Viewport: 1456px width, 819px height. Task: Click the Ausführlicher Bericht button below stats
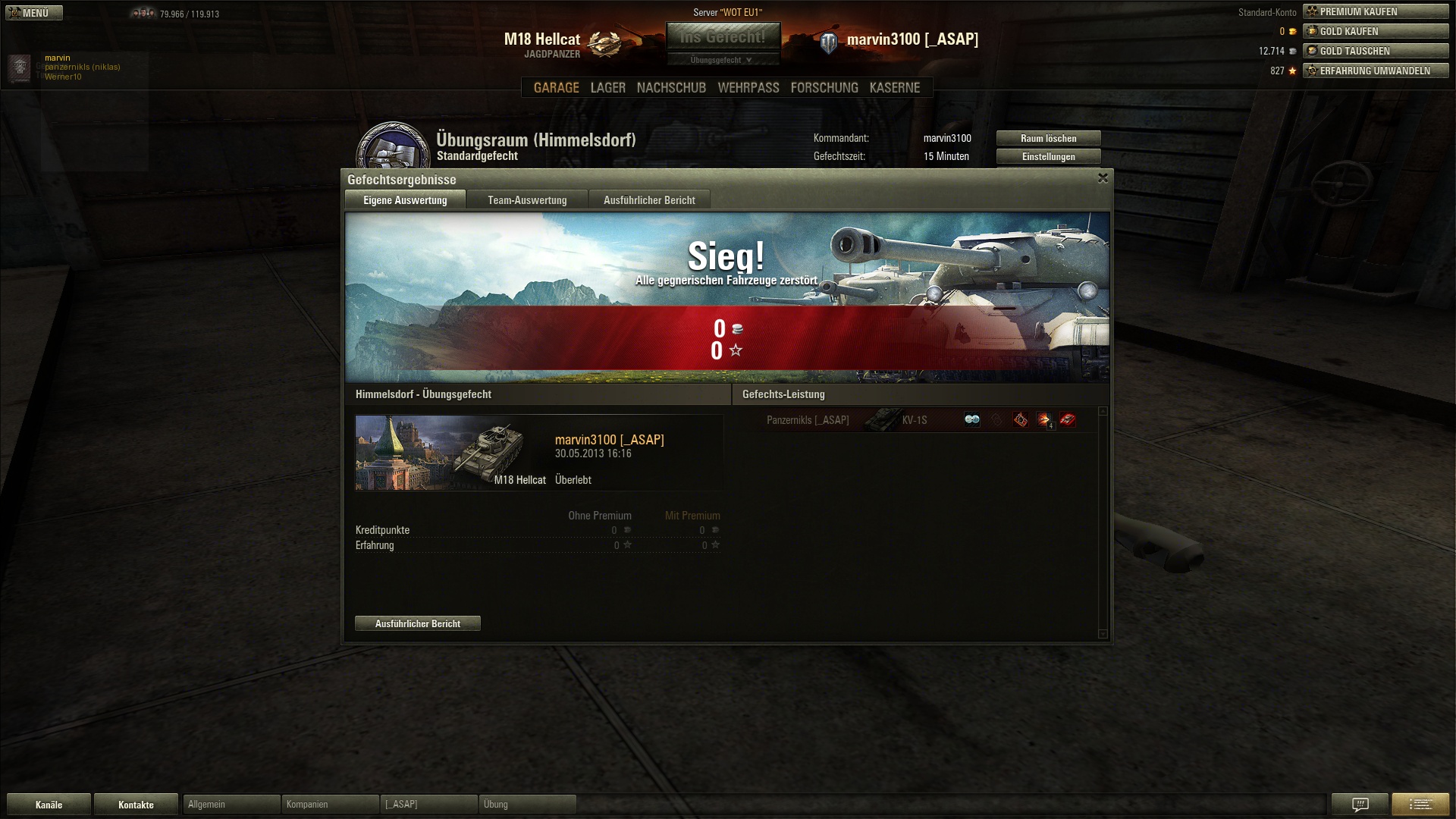click(418, 623)
